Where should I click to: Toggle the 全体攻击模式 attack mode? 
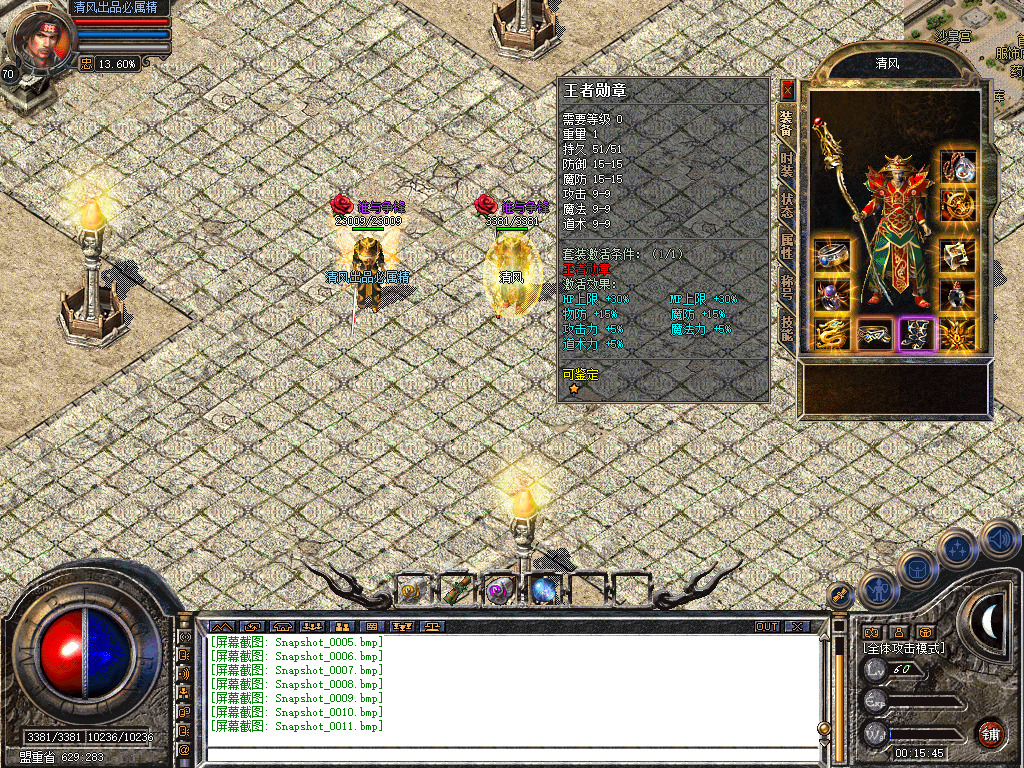pos(905,648)
